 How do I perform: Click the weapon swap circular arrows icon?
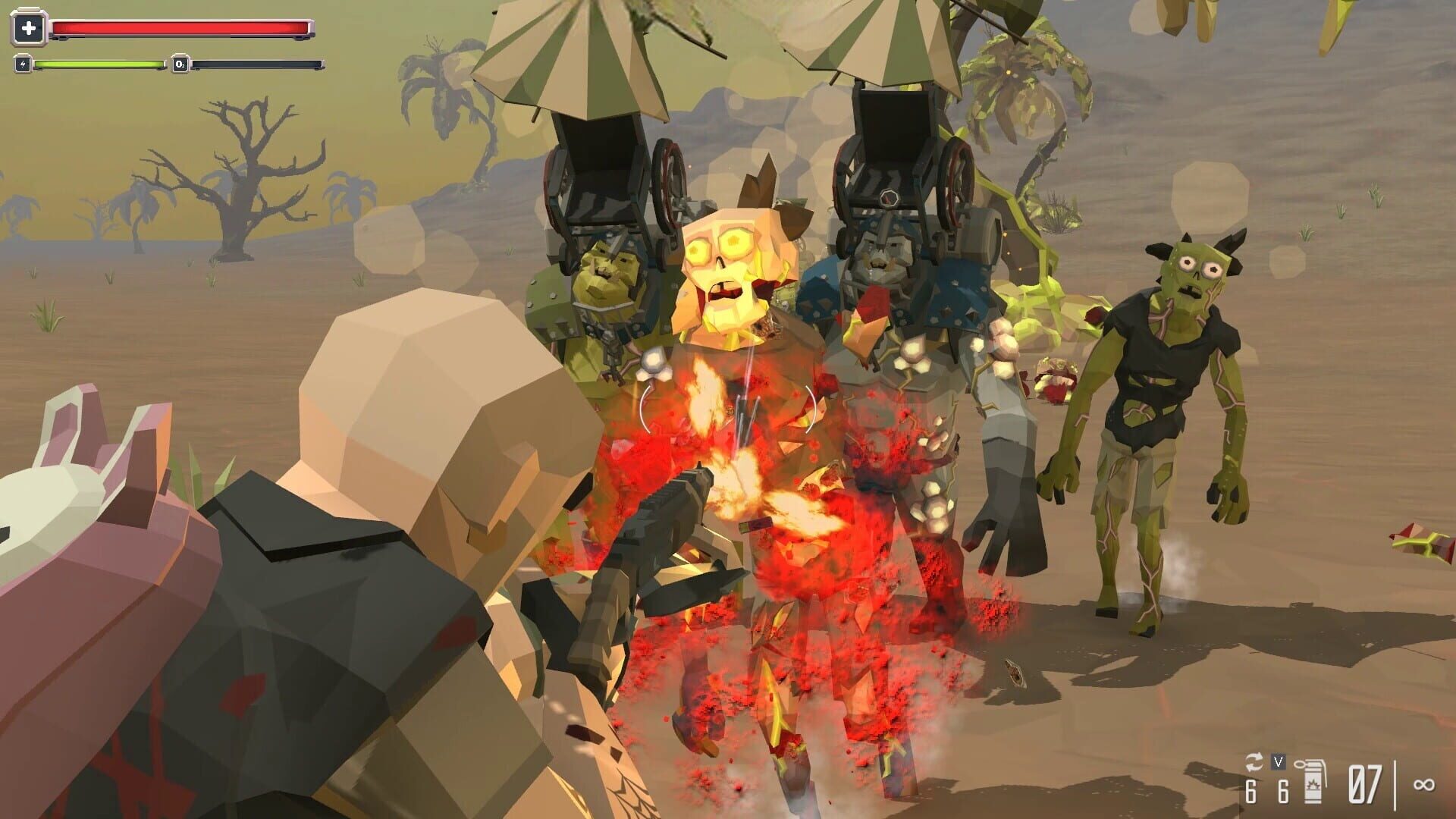point(1255,761)
